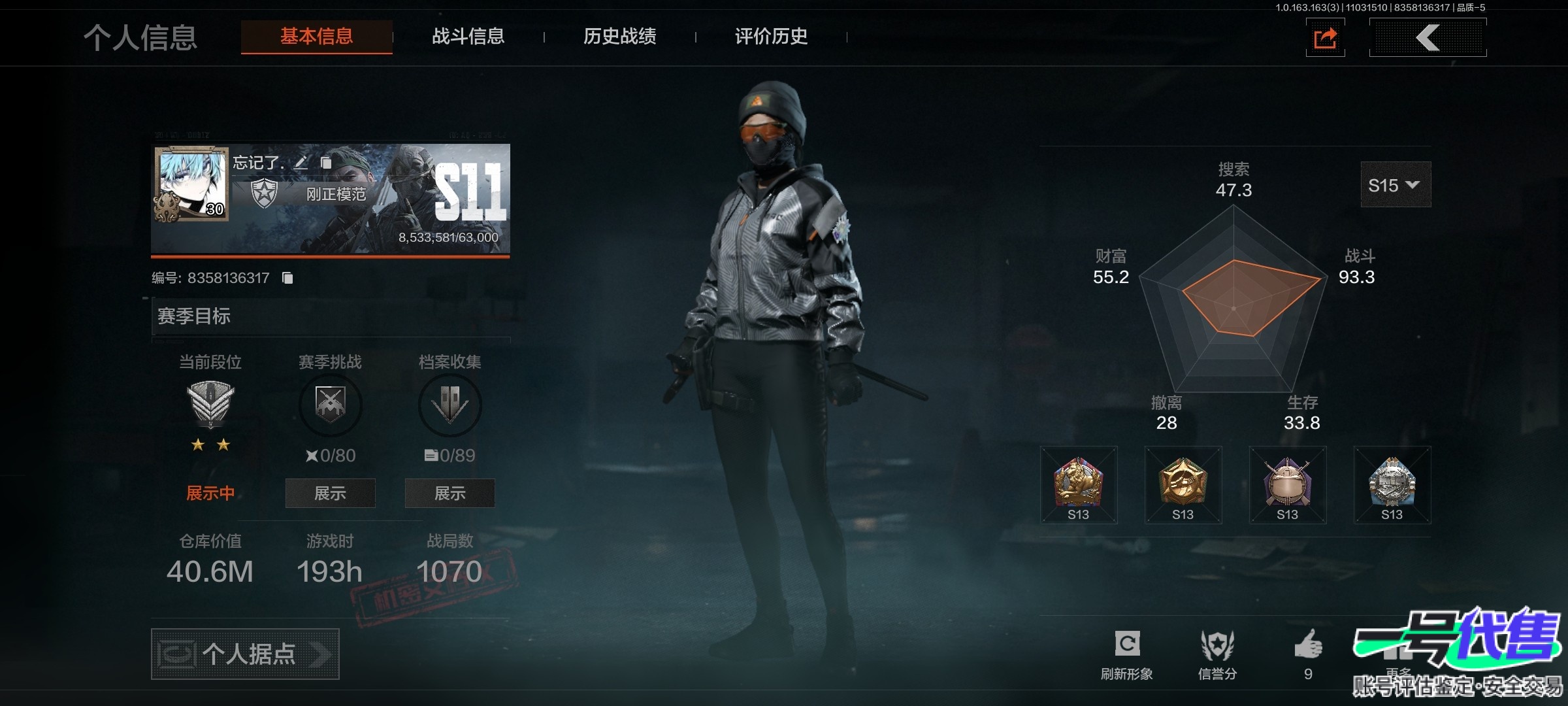
Task: Select the 评价历史 tab
Action: [771, 37]
